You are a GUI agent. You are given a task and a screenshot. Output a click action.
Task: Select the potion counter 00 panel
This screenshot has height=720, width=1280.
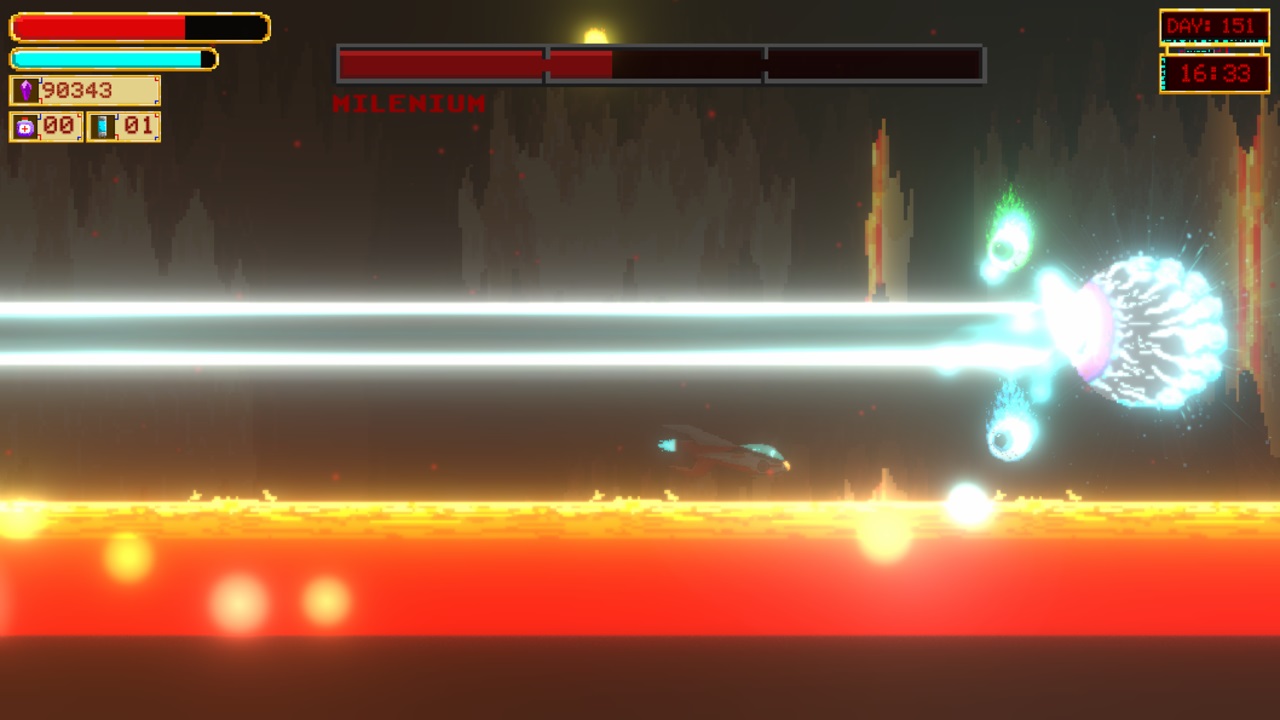(43, 126)
